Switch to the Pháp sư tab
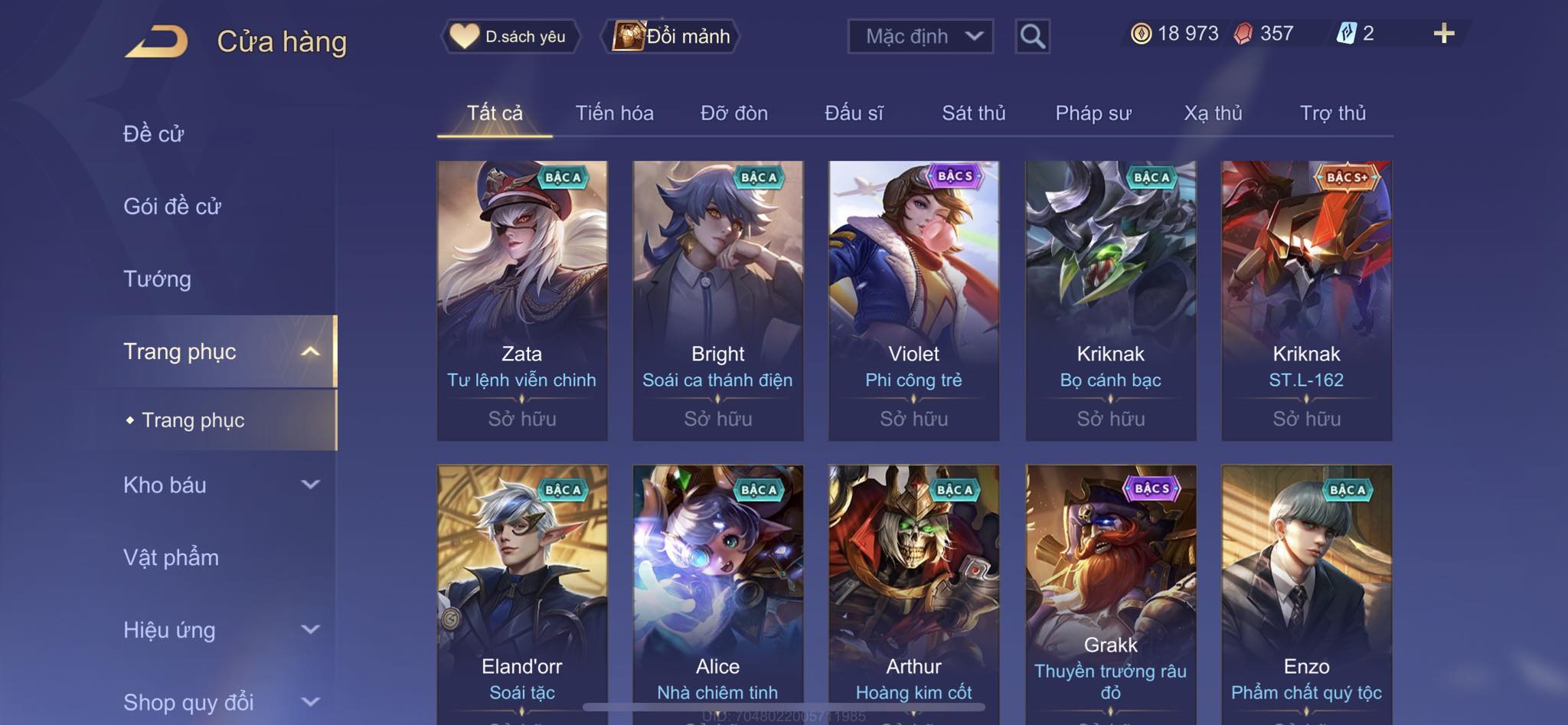The image size is (1568, 725). (1093, 113)
